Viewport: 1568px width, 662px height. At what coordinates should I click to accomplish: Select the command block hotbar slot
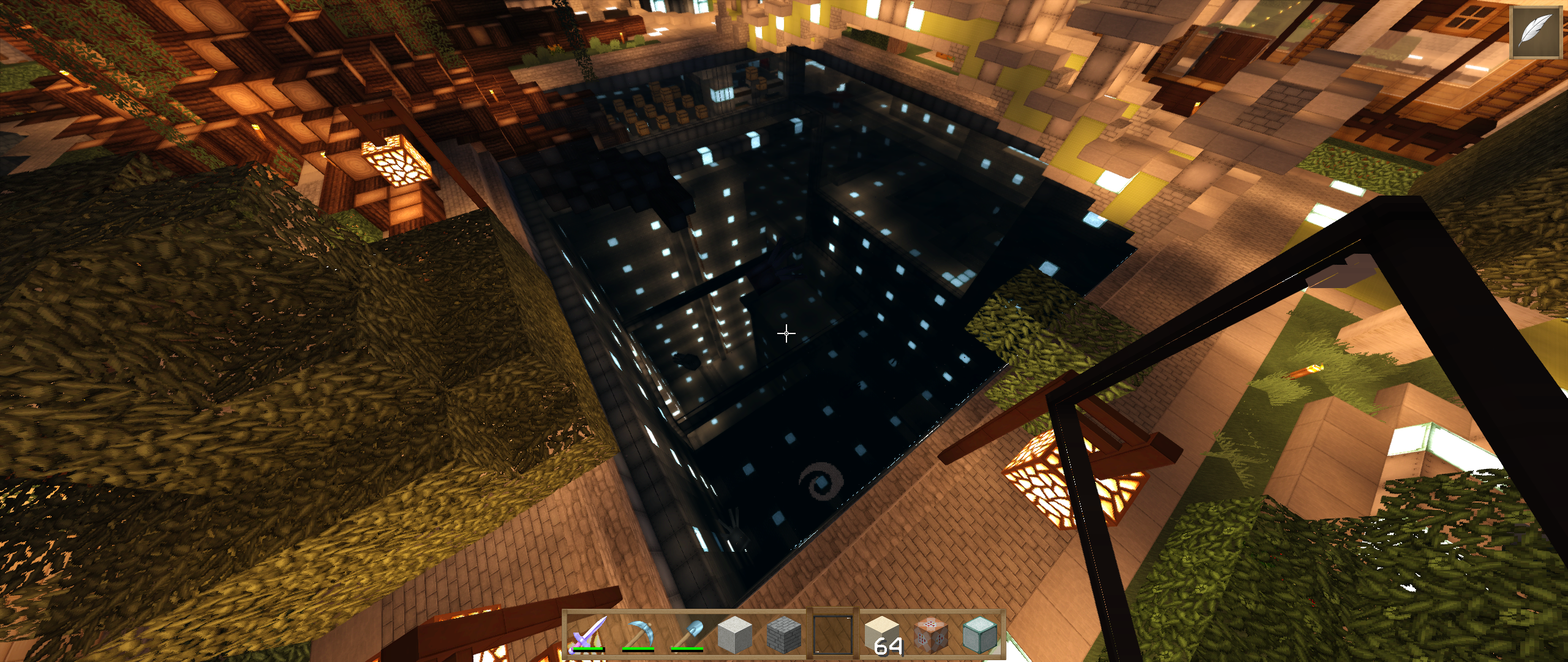click(931, 634)
